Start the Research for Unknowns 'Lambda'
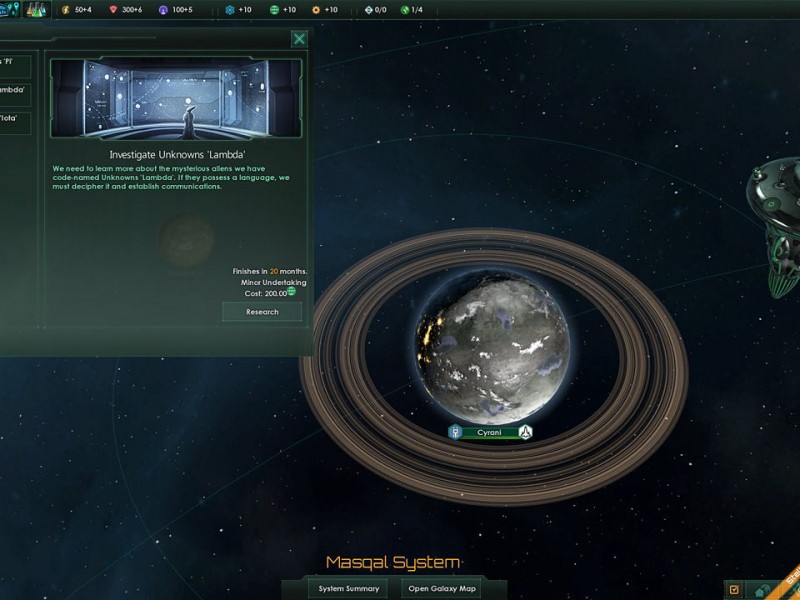 pyautogui.click(x=262, y=312)
